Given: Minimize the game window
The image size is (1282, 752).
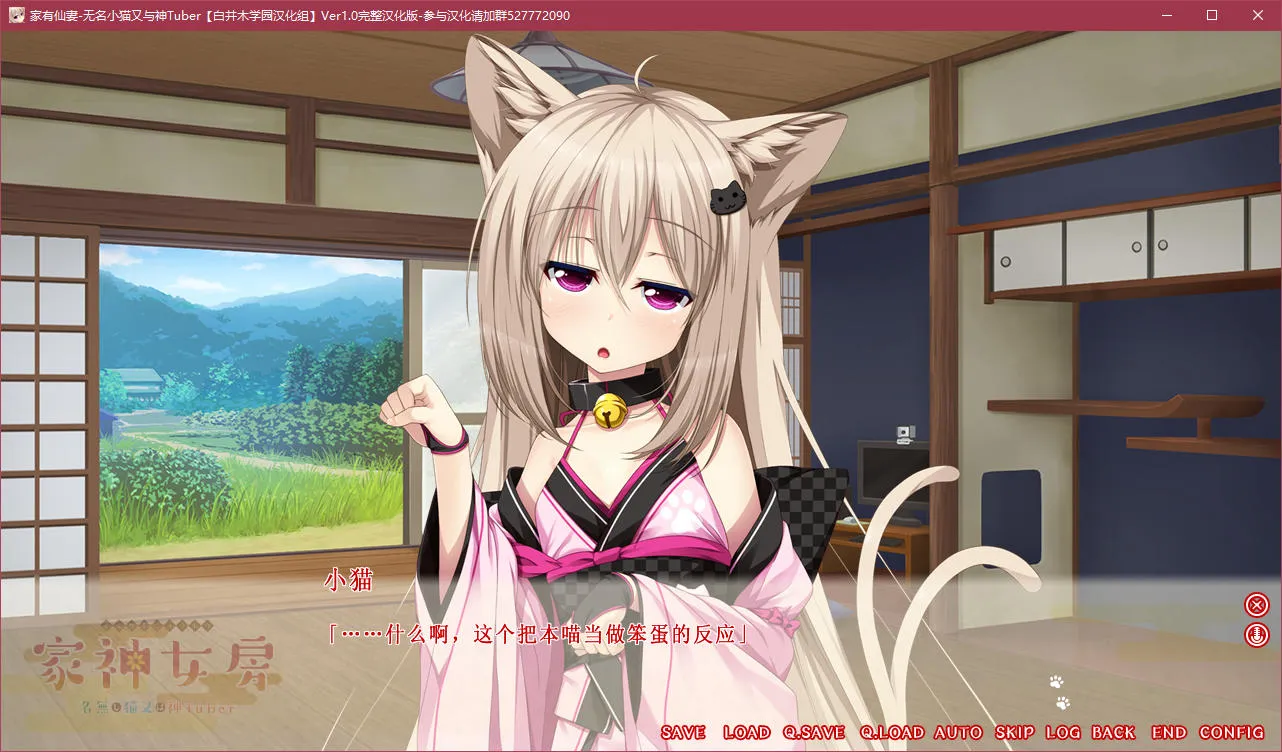Looking at the screenshot, I should [x=1166, y=15].
